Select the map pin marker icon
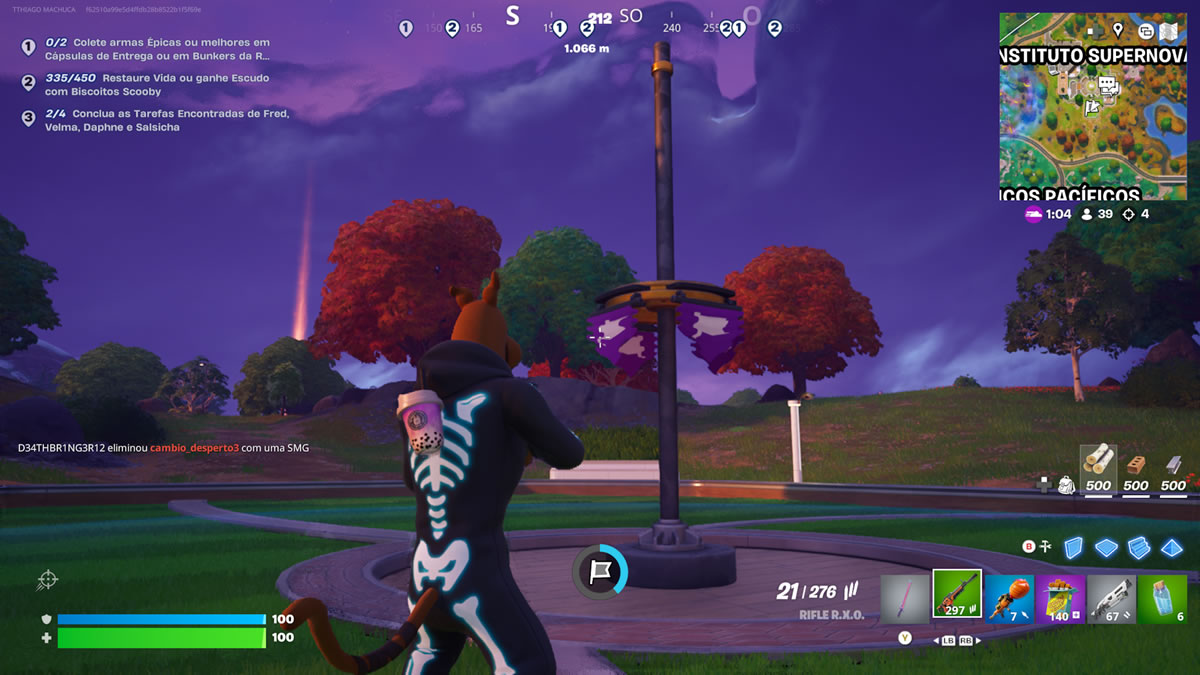Screen dimensions: 1200x675 [x=1118, y=30]
